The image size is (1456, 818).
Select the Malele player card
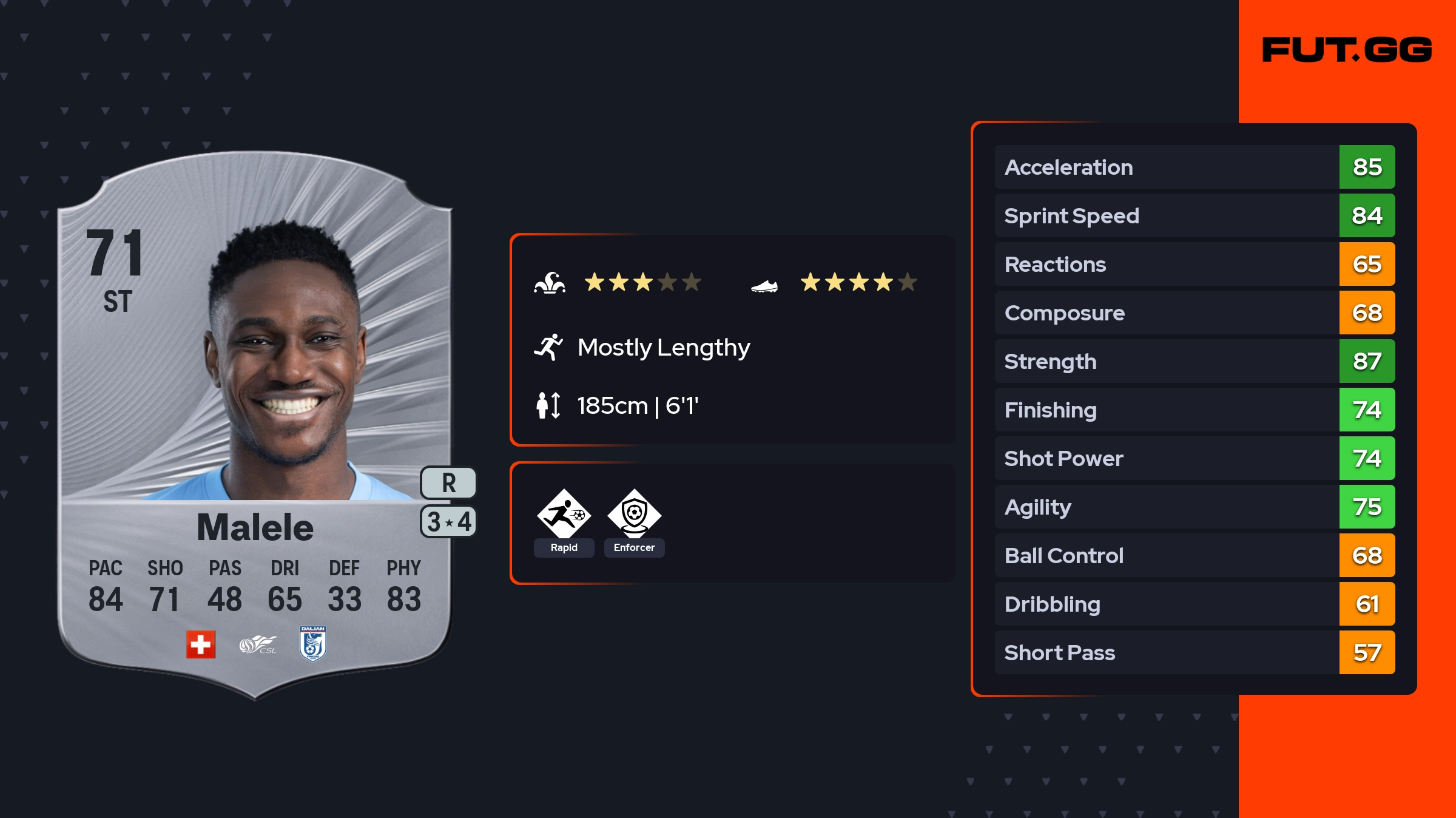[255, 425]
